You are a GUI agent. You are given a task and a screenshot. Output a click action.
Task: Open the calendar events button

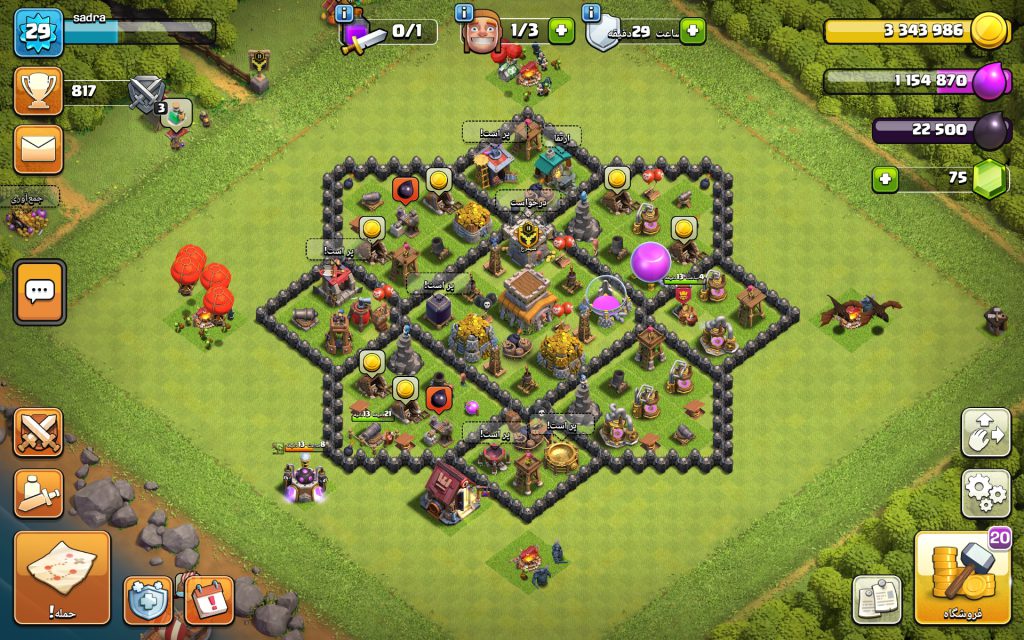pos(208,600)
